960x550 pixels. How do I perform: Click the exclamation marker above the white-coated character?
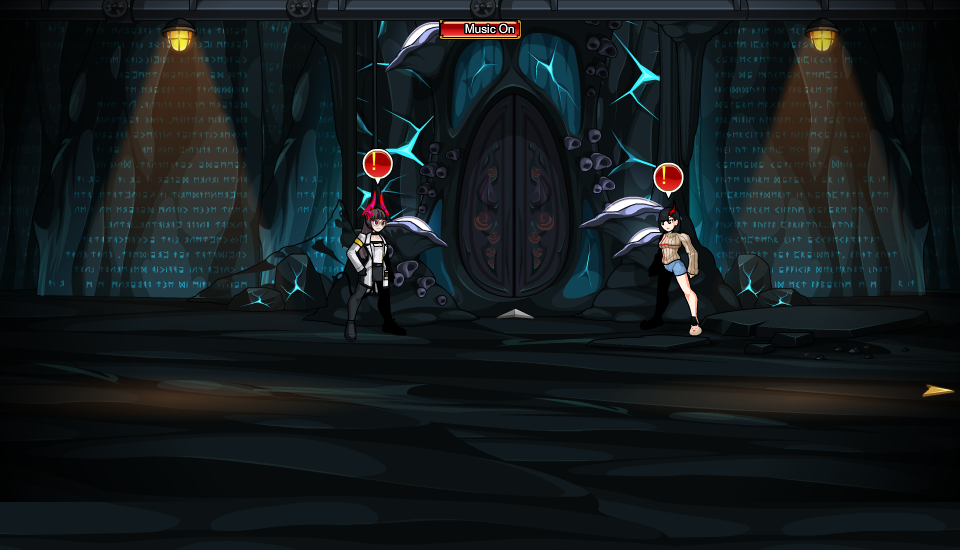(377, 164)
